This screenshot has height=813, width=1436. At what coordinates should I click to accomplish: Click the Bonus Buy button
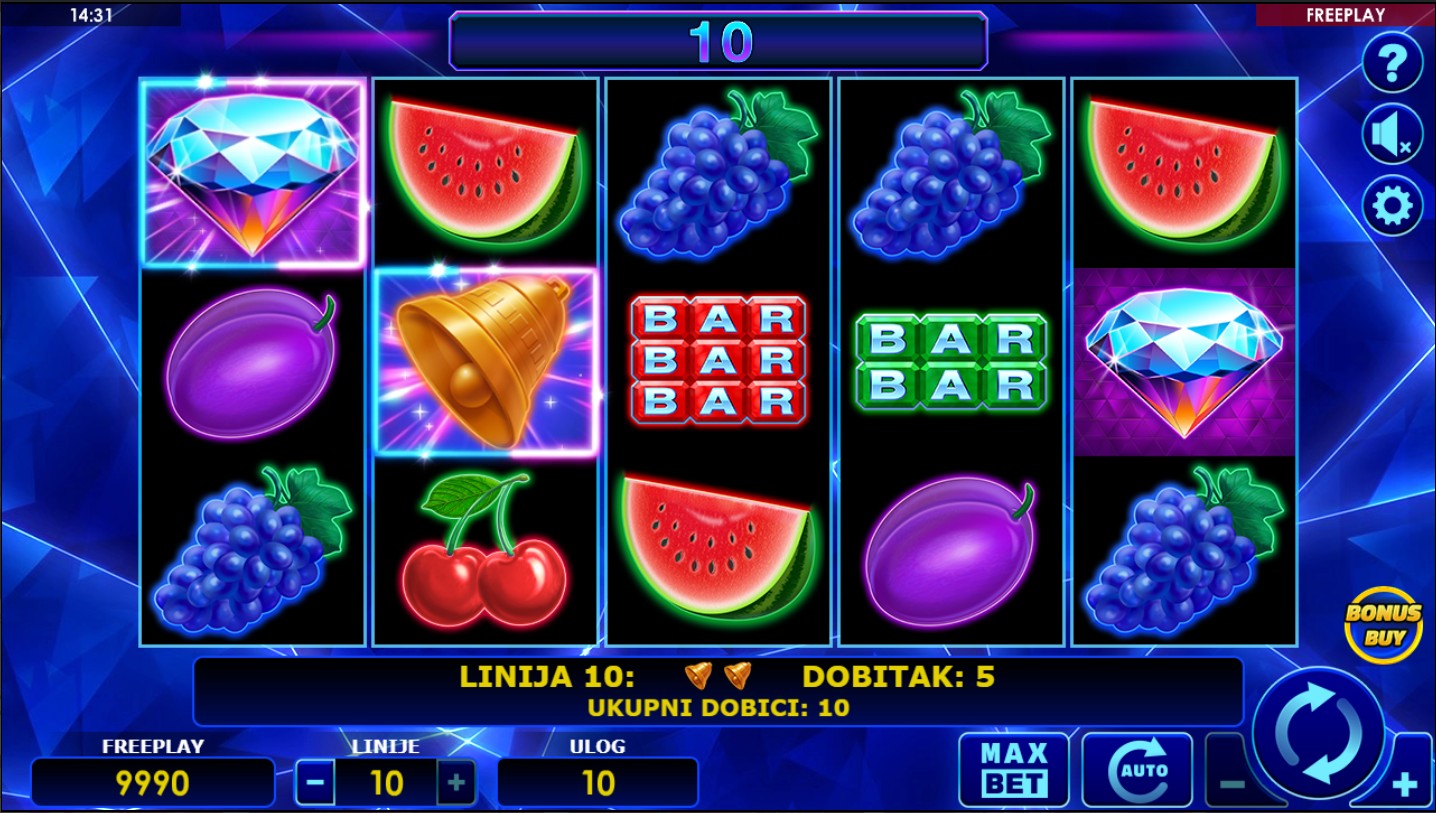point(1383,624)
